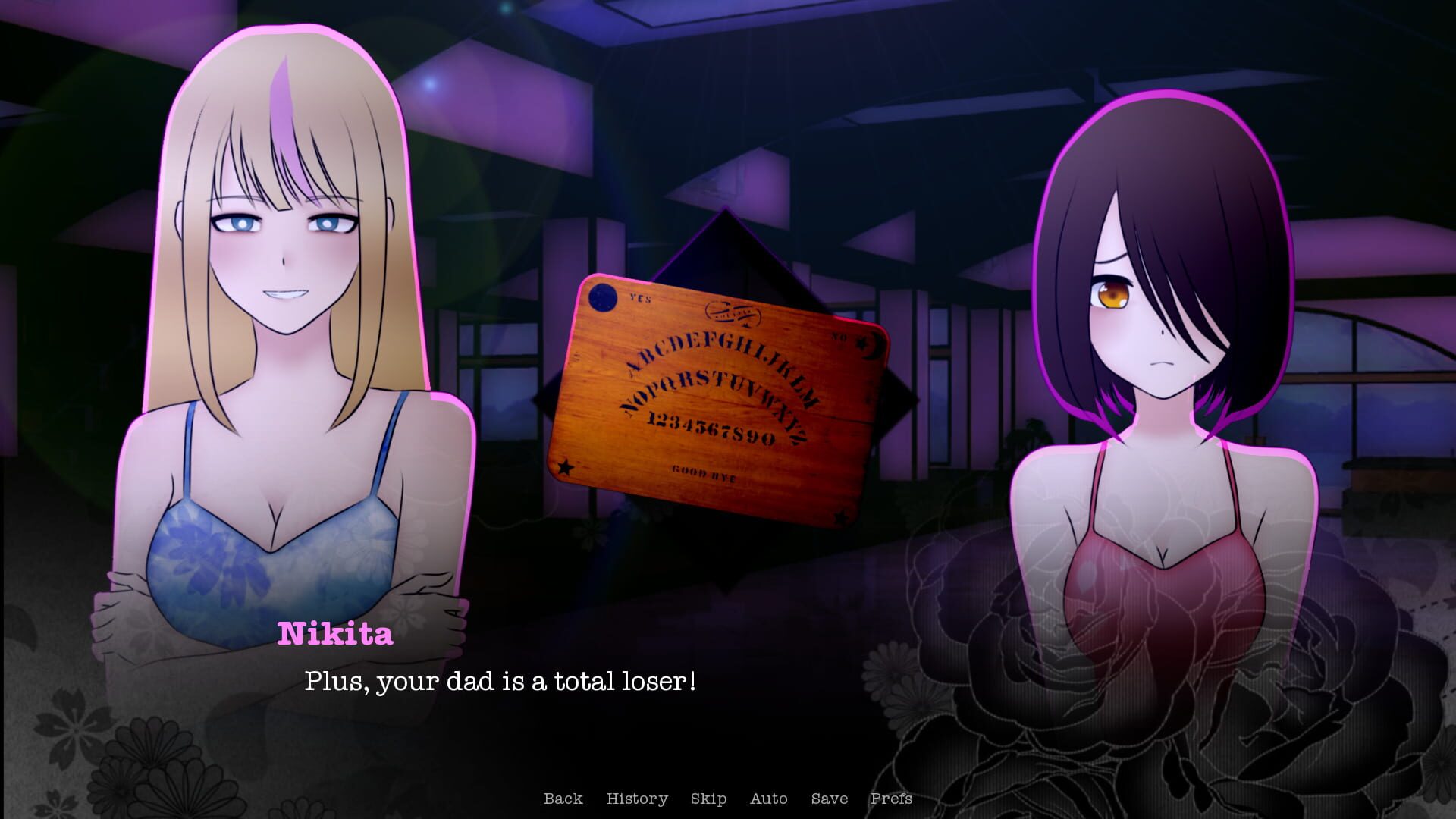
Task: Click the crescent moon near NO
Action: (873, 345)
